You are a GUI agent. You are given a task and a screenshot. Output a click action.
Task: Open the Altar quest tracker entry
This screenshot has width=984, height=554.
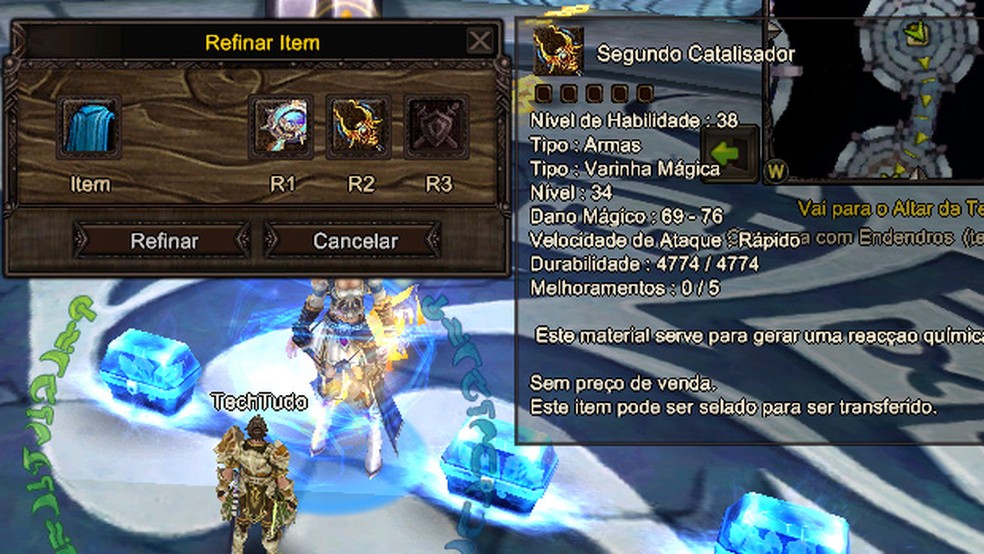tap(890, 209)
